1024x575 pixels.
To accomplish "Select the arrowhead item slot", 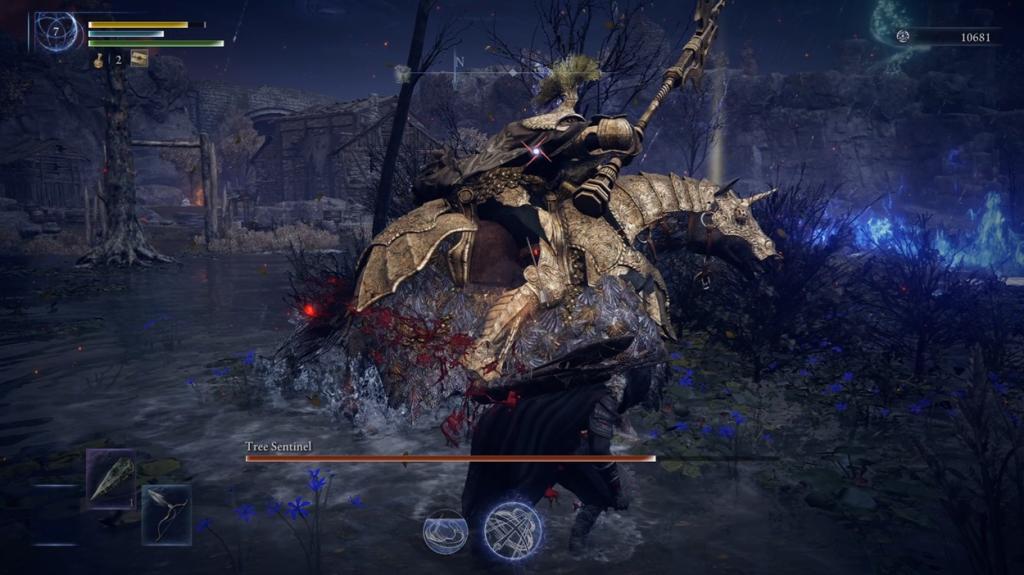I will 110,479.
